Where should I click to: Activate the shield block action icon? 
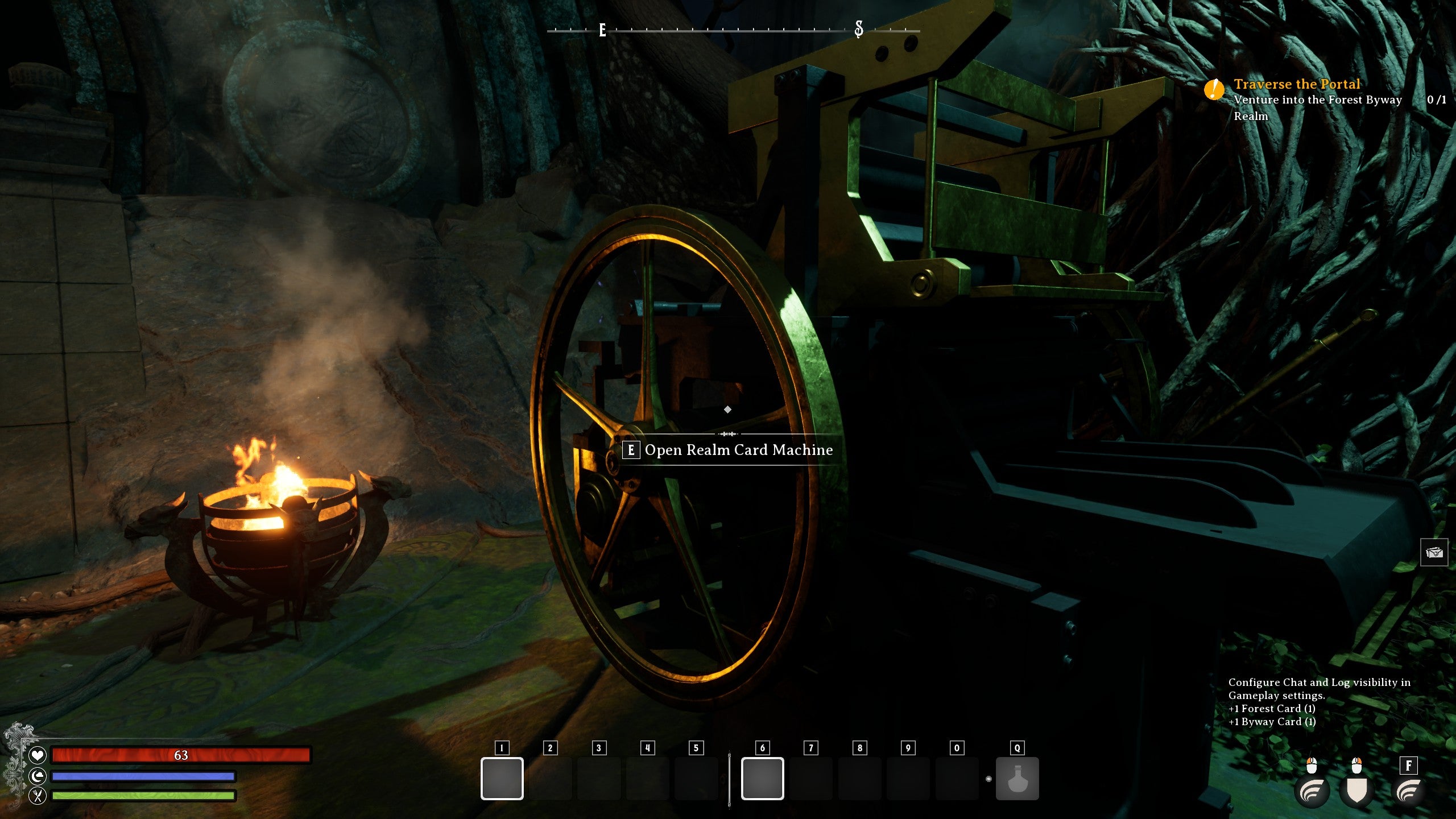click(x=1356, y=791)
